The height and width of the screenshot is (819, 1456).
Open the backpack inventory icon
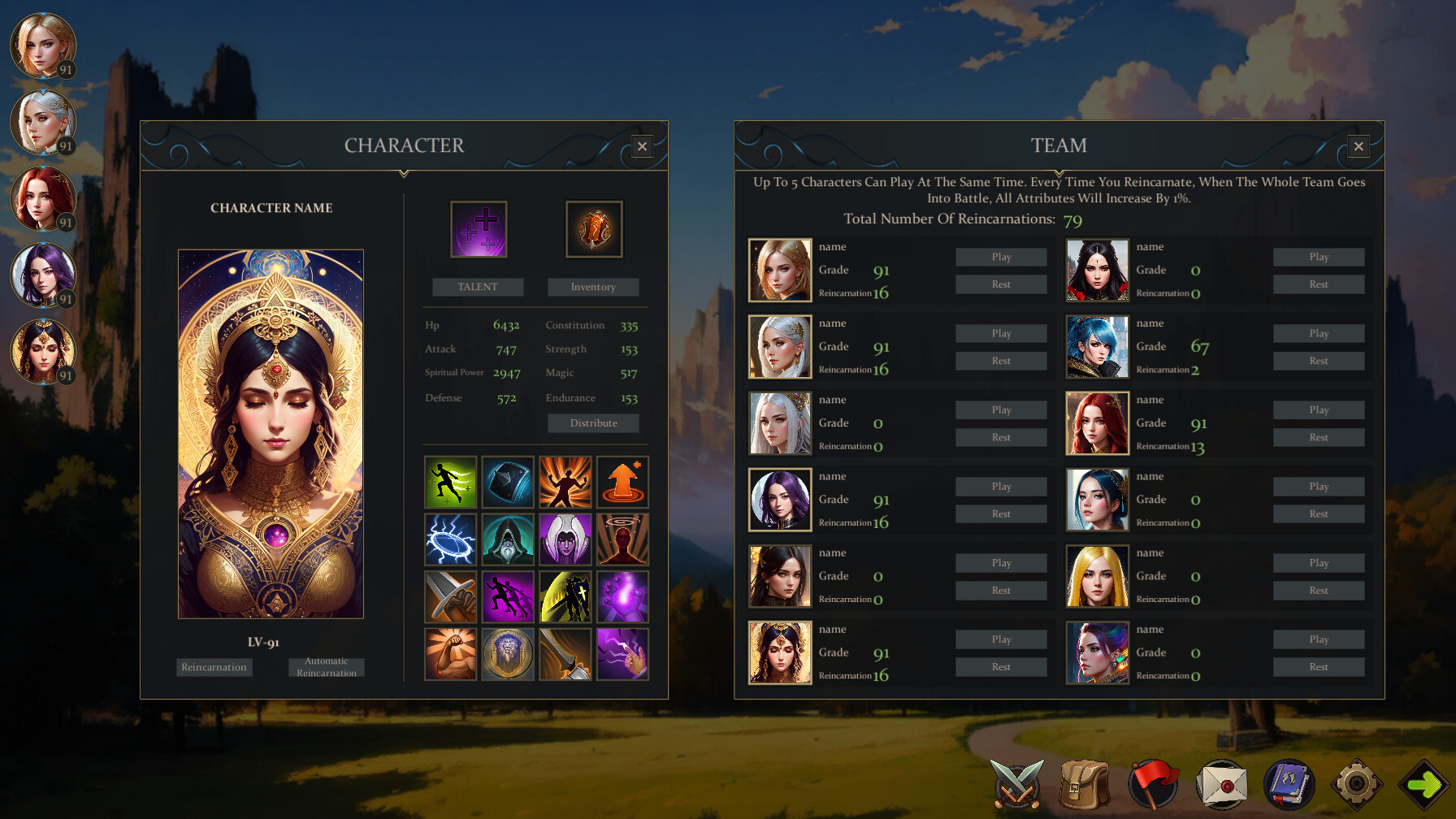(1083, 782)
